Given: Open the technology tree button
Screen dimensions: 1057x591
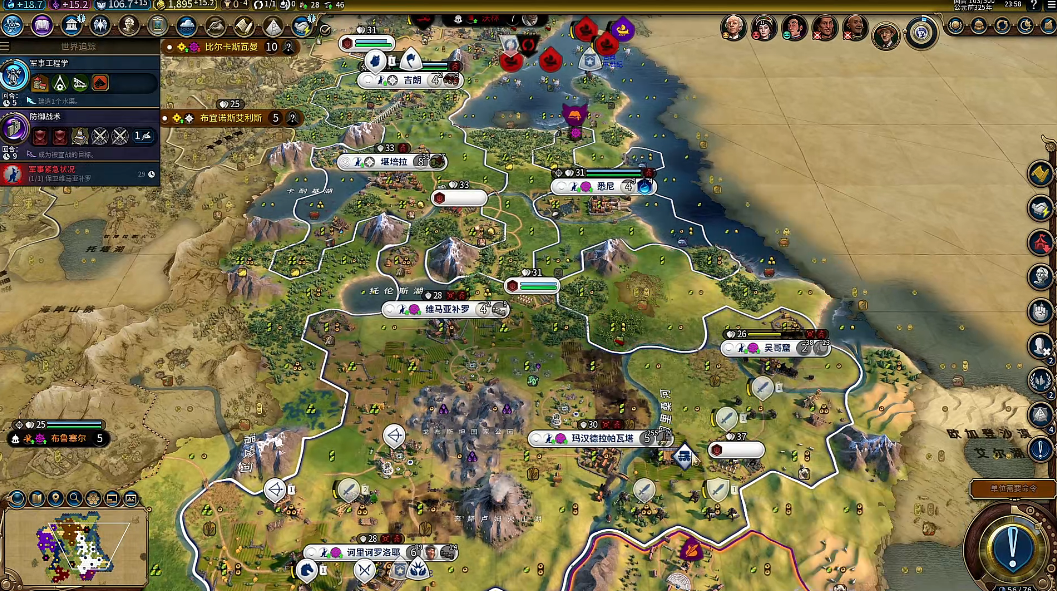Looking at the screenshot, I should 14,26.
